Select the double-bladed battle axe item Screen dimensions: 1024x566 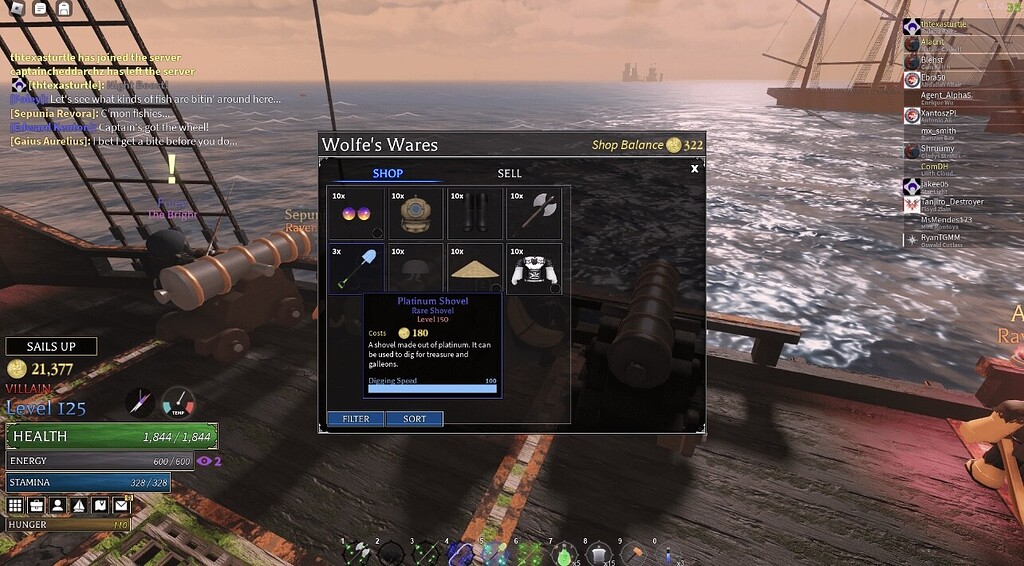click(x=534, y=212)
